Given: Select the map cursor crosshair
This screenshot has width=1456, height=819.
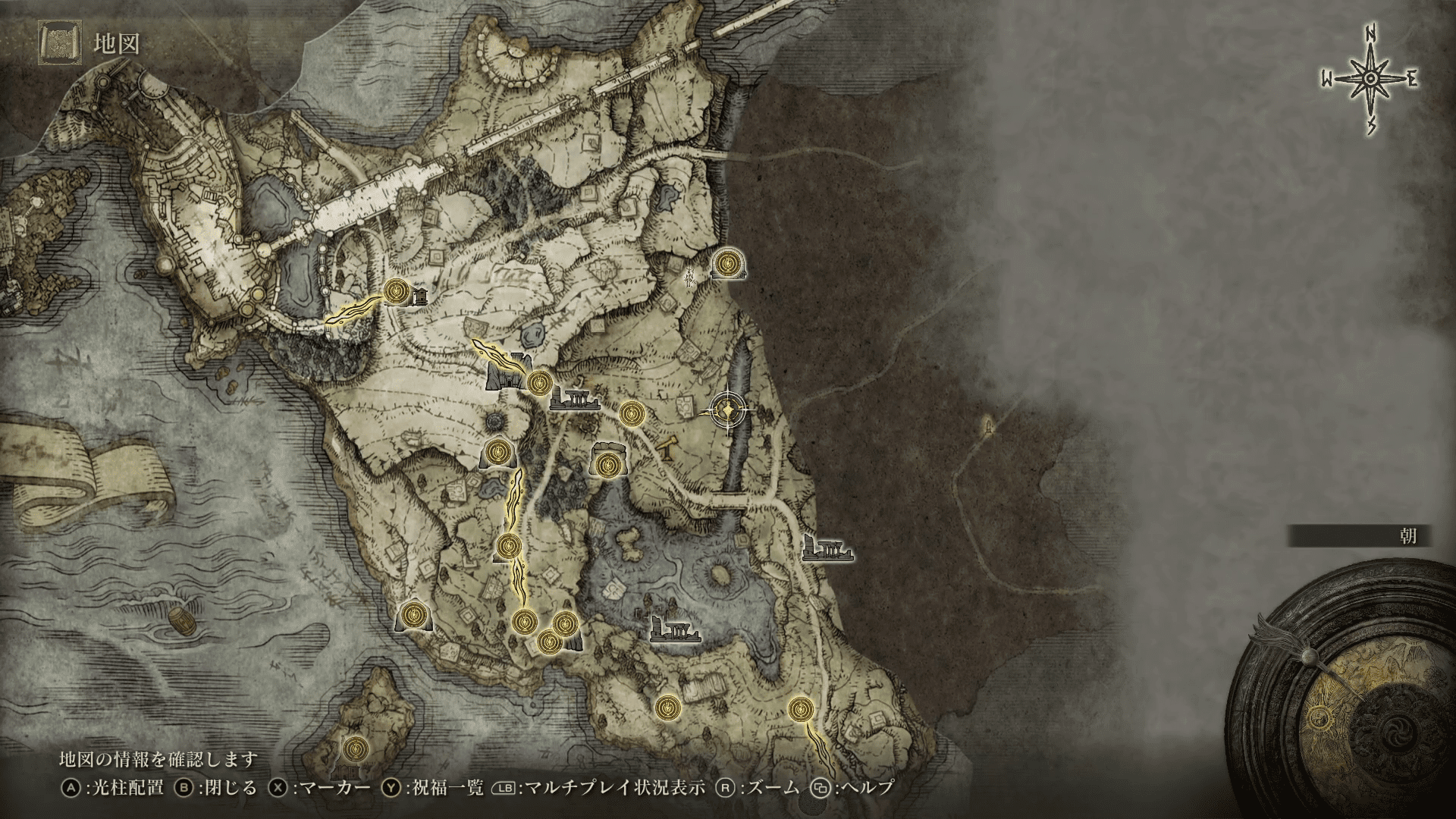Looking at the screenshot, I should pyautogui.click(x=728, y=410).
